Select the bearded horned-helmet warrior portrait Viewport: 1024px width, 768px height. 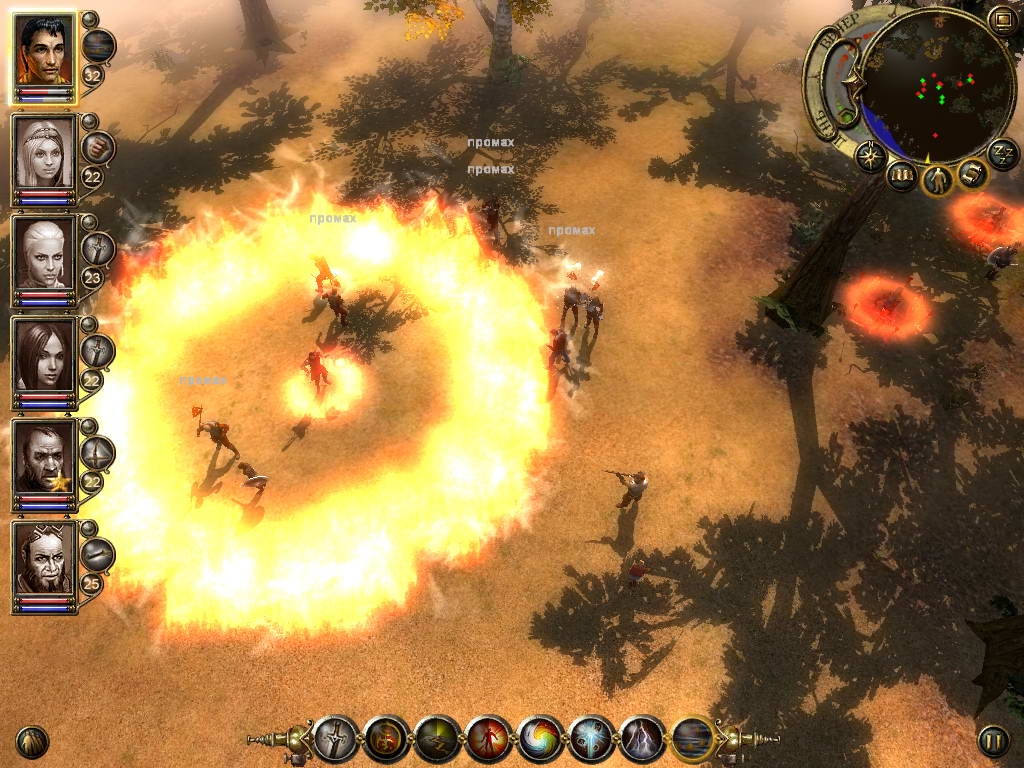point(44,558)
